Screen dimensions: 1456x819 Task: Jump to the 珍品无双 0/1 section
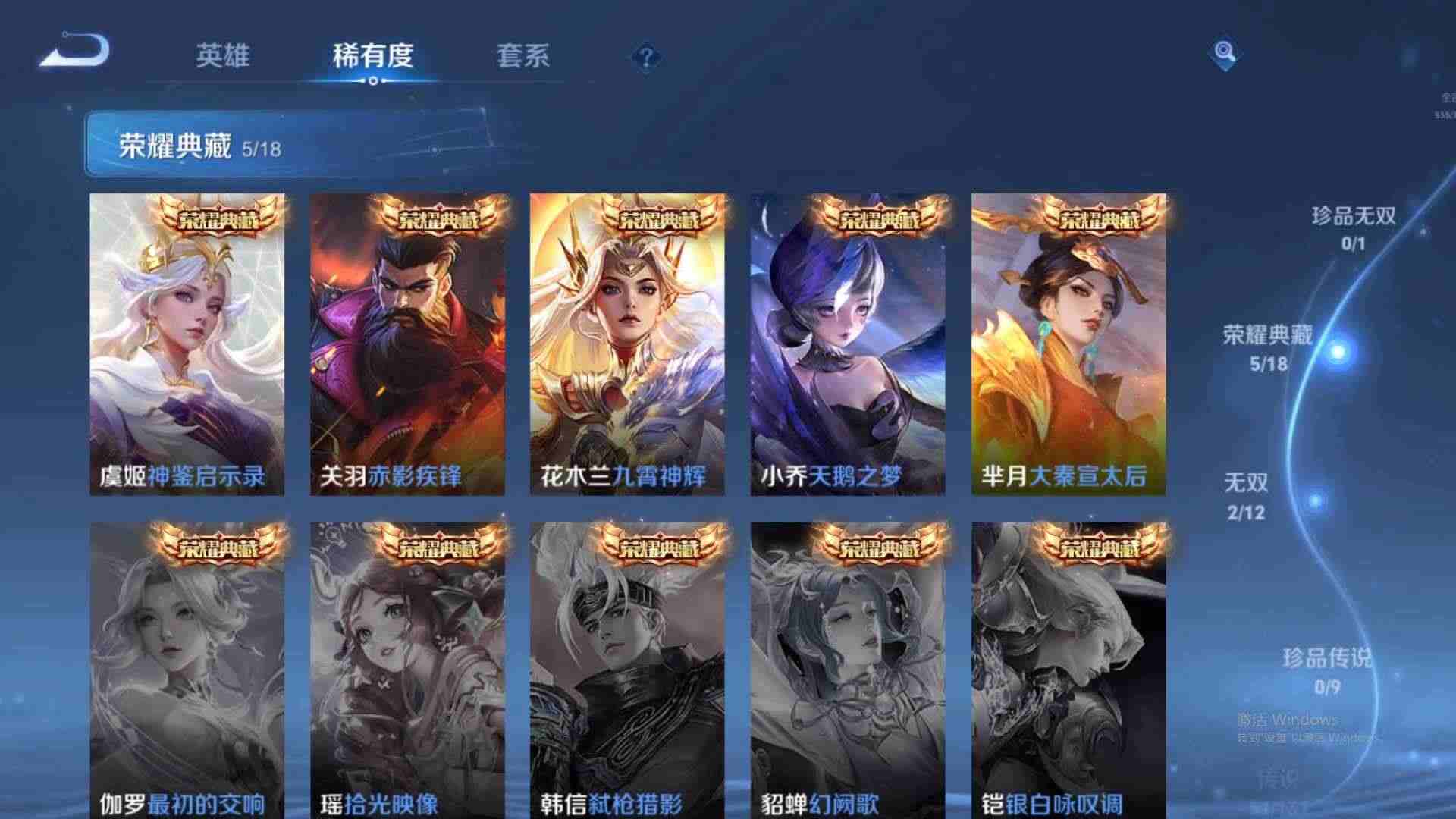tap(1354, 227)
